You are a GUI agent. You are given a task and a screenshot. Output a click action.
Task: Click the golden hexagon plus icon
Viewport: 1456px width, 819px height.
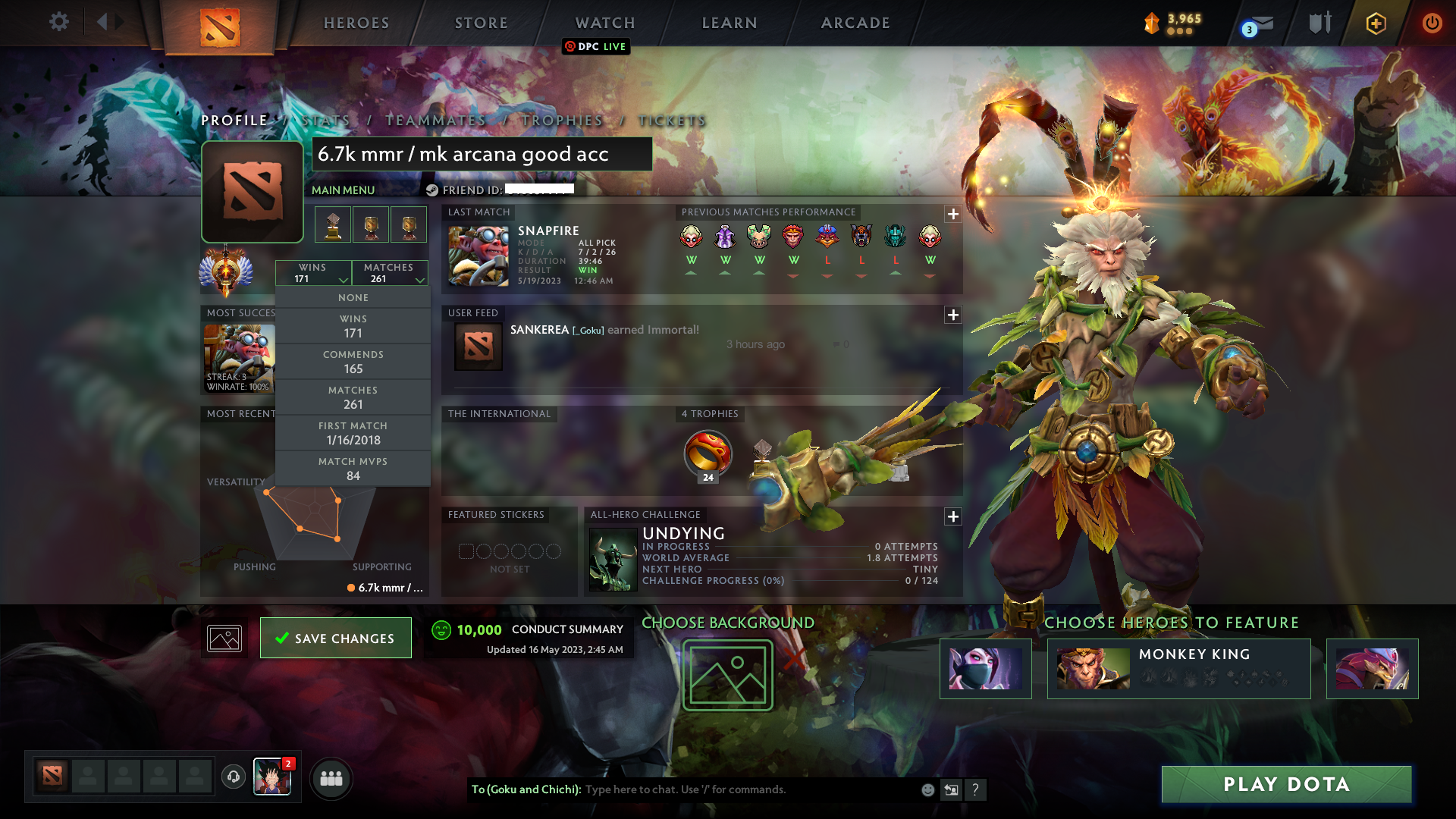[1375, 23]
